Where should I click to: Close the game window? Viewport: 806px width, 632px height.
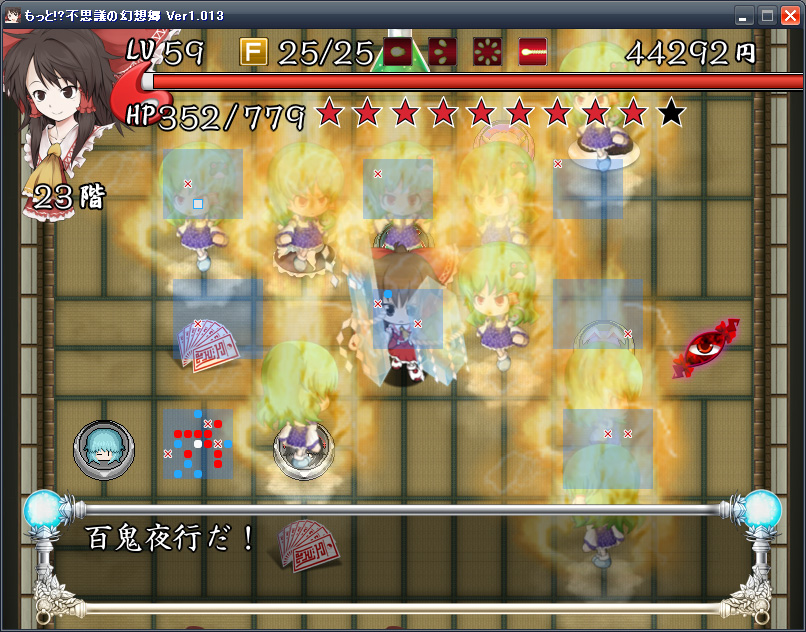click(x=790, y=15)
